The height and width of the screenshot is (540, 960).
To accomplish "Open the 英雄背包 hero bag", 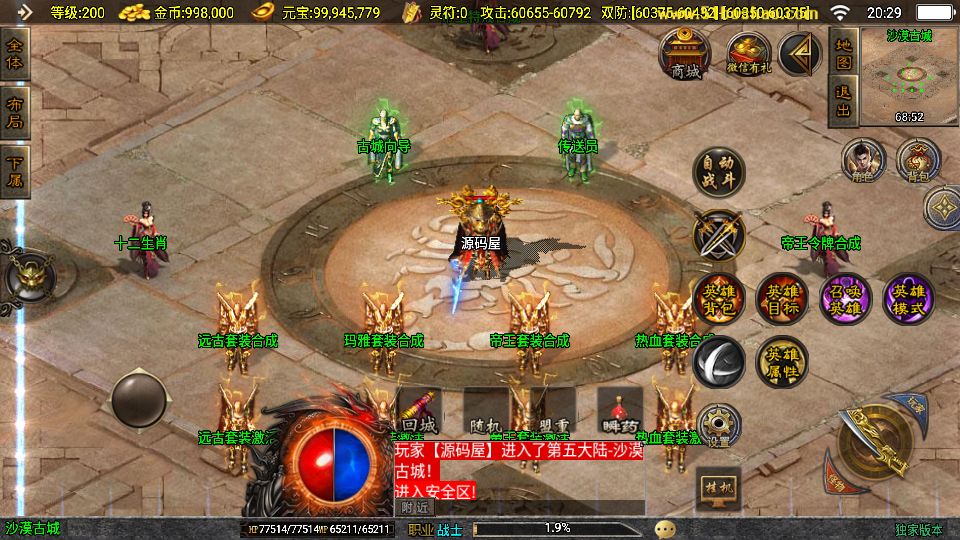I will tap(718, 297).
